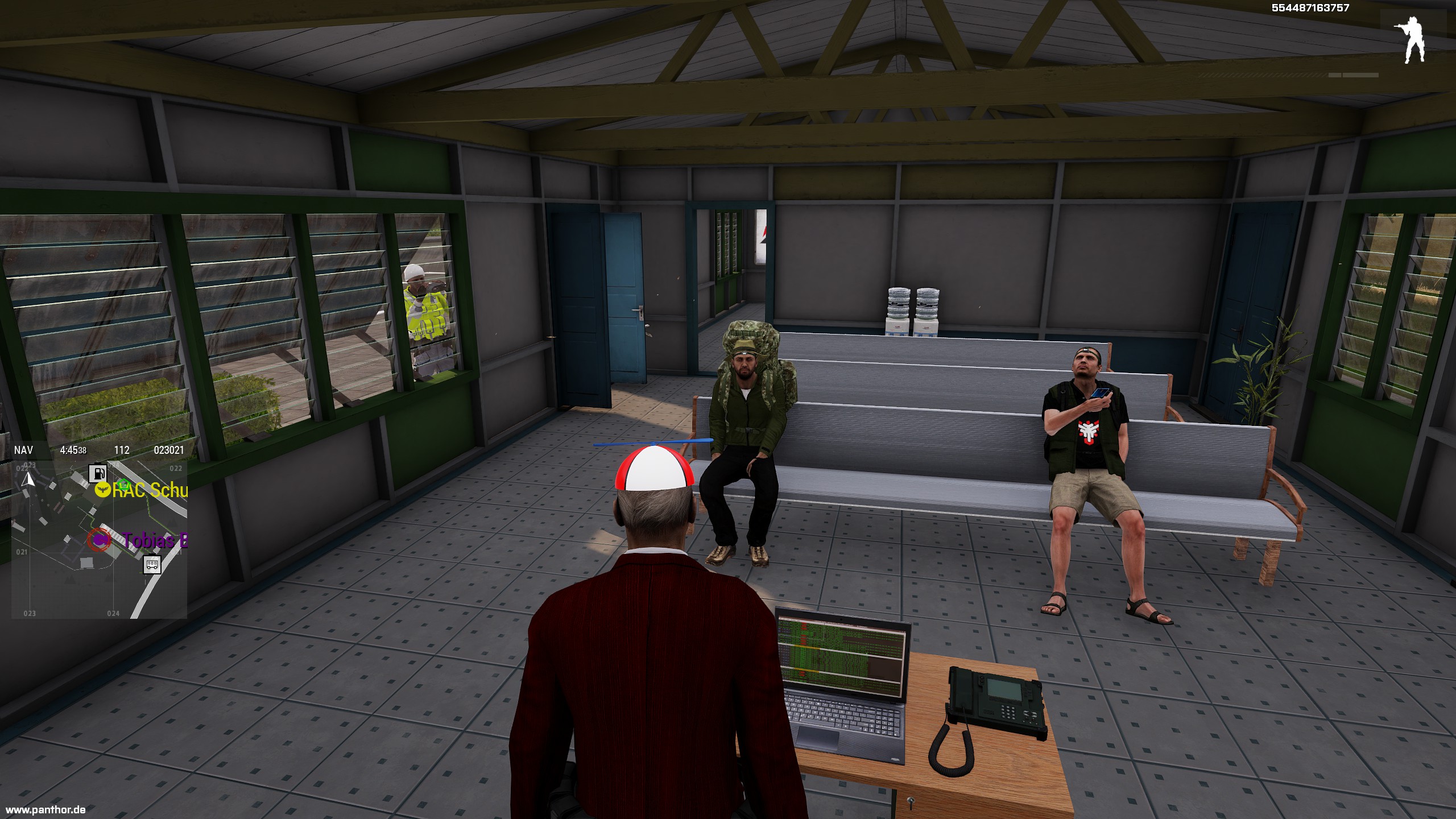The image size is (1456, 819).
Task: Click the fuel station marker on the minimap
Action: (x=98, y=473)
